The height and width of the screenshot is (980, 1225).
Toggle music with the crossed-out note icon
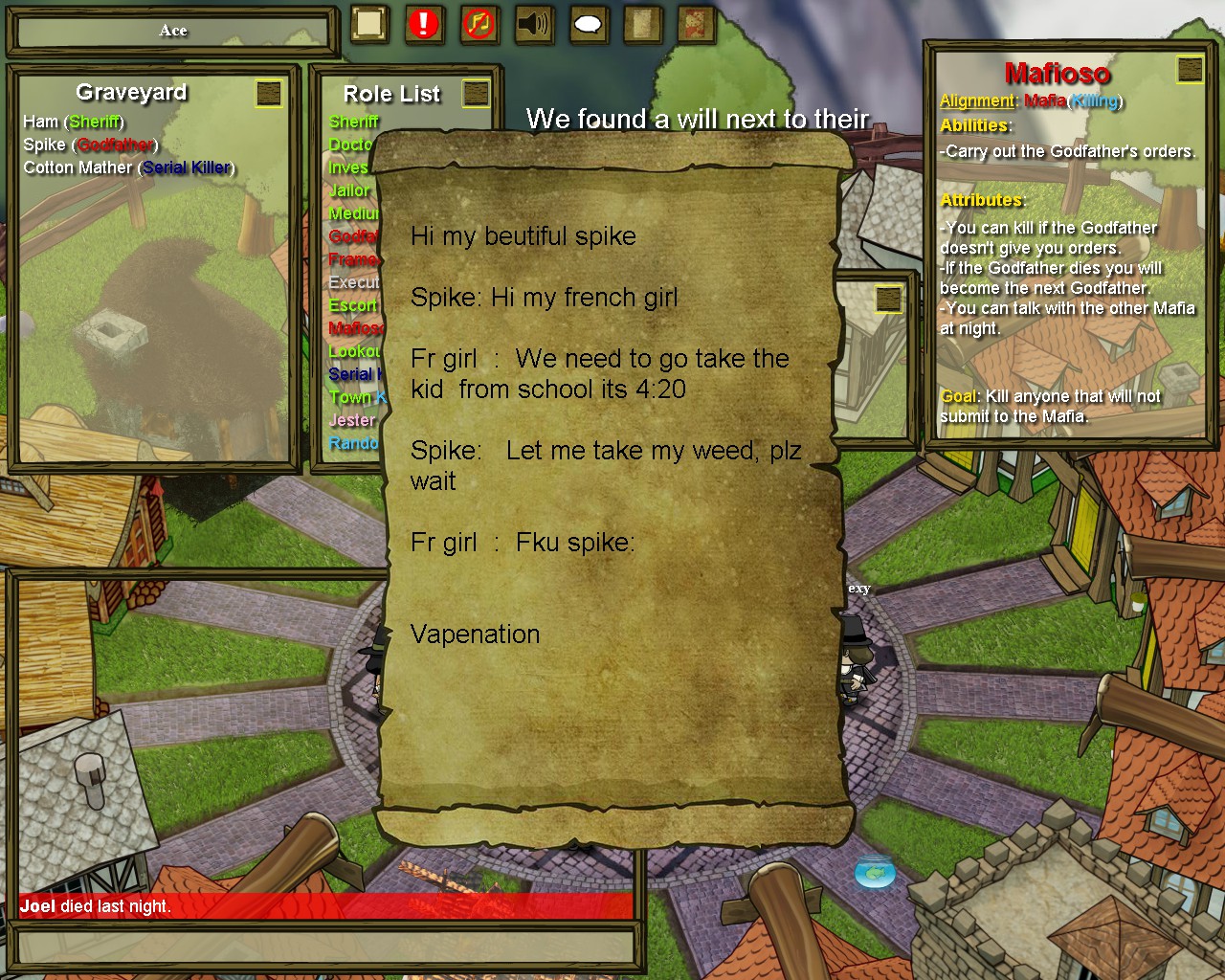(479, 24)
